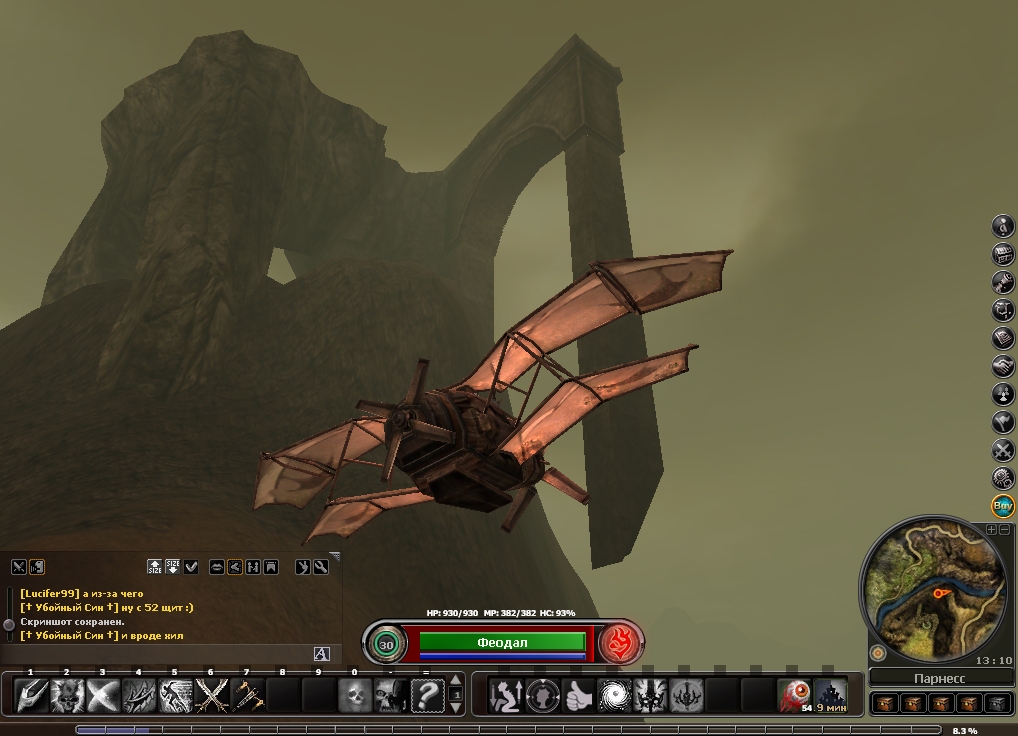This screenshot has width=1018, height=736.
Task: Click the Парнесс location label
Action: click(938, 678)
